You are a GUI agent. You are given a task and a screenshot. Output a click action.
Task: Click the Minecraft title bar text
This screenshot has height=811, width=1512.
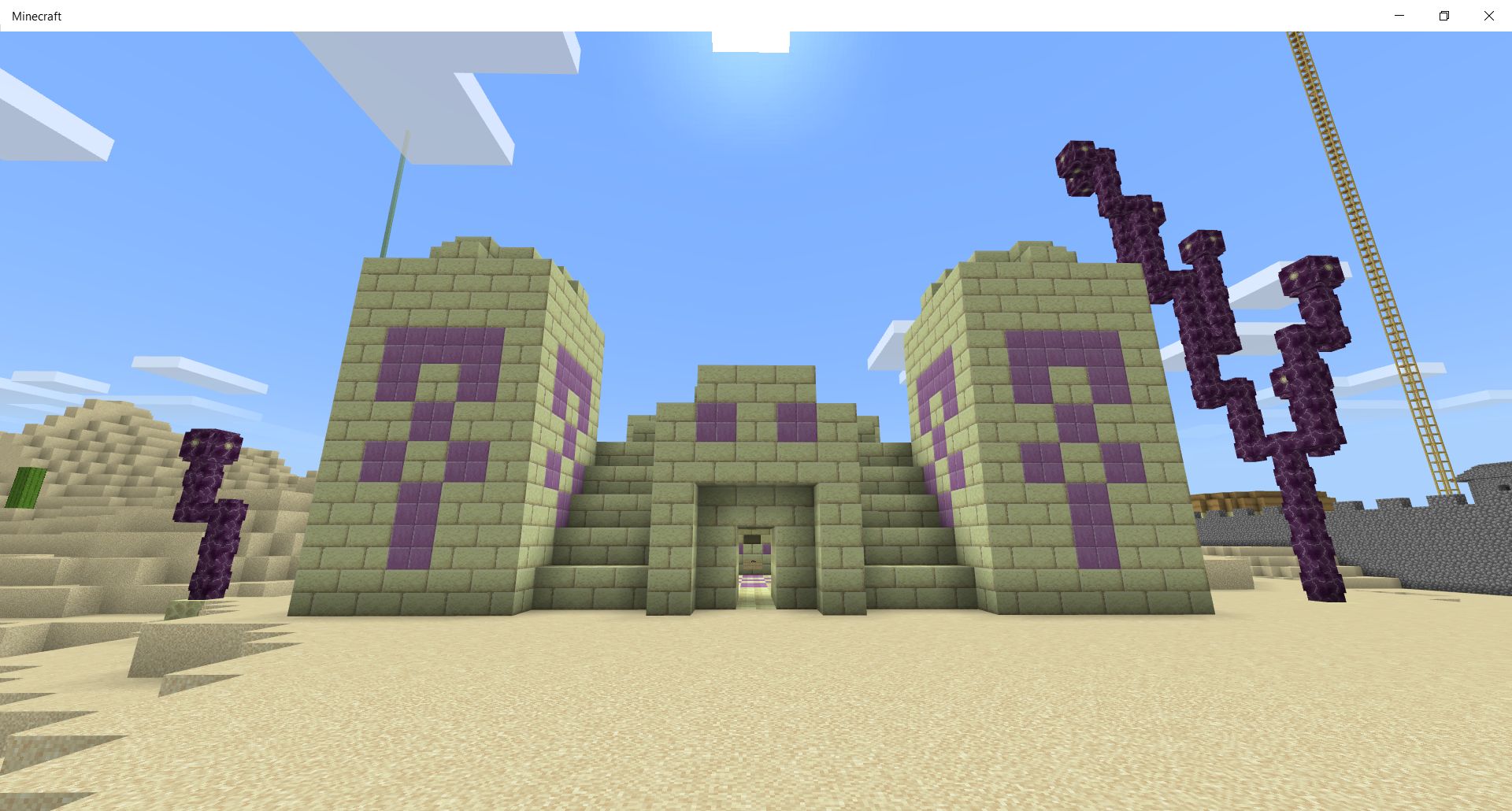pyautogui.click(x=36, y=16)
